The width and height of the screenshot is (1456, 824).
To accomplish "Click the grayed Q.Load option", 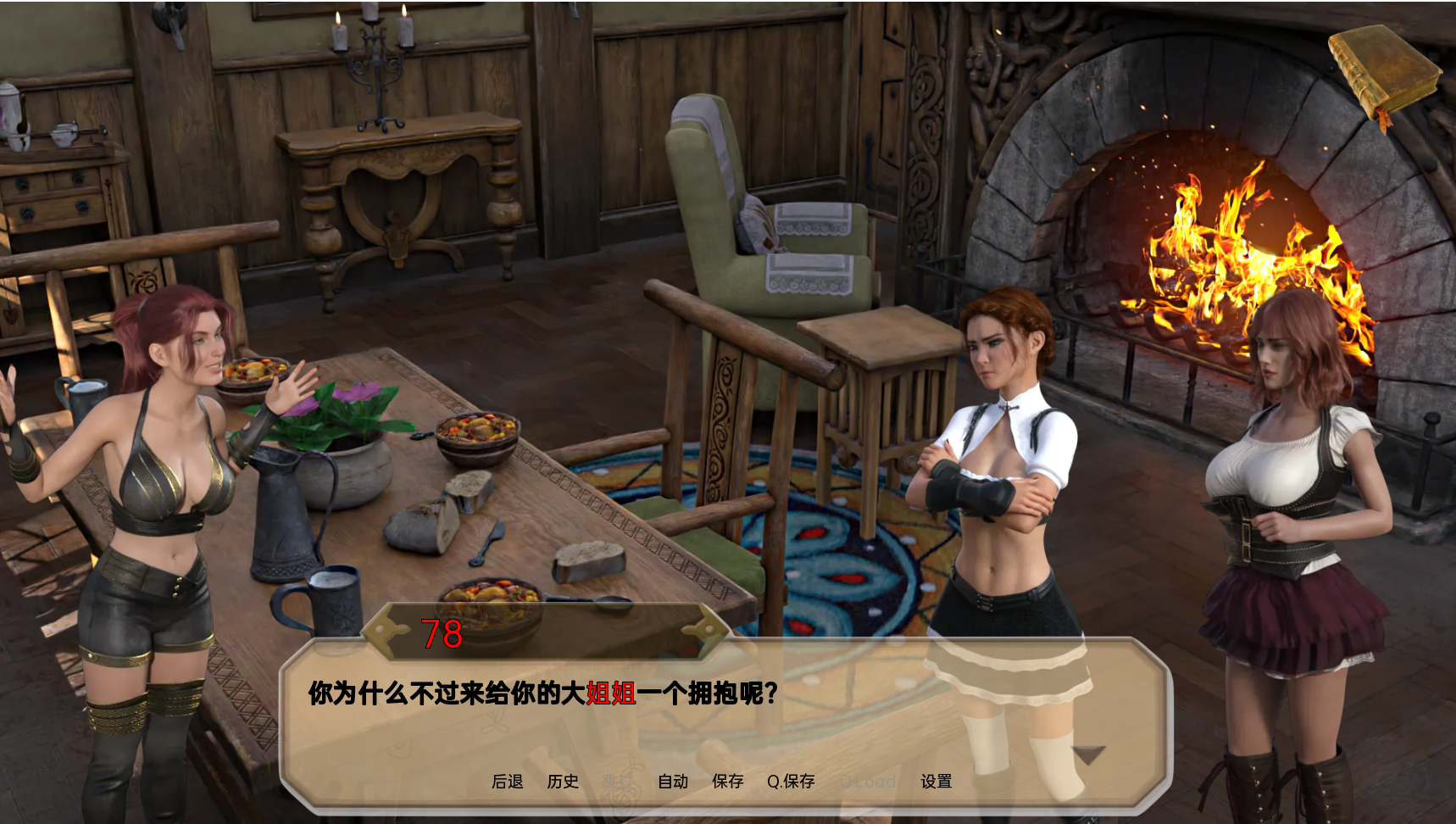I will point(867,782).
